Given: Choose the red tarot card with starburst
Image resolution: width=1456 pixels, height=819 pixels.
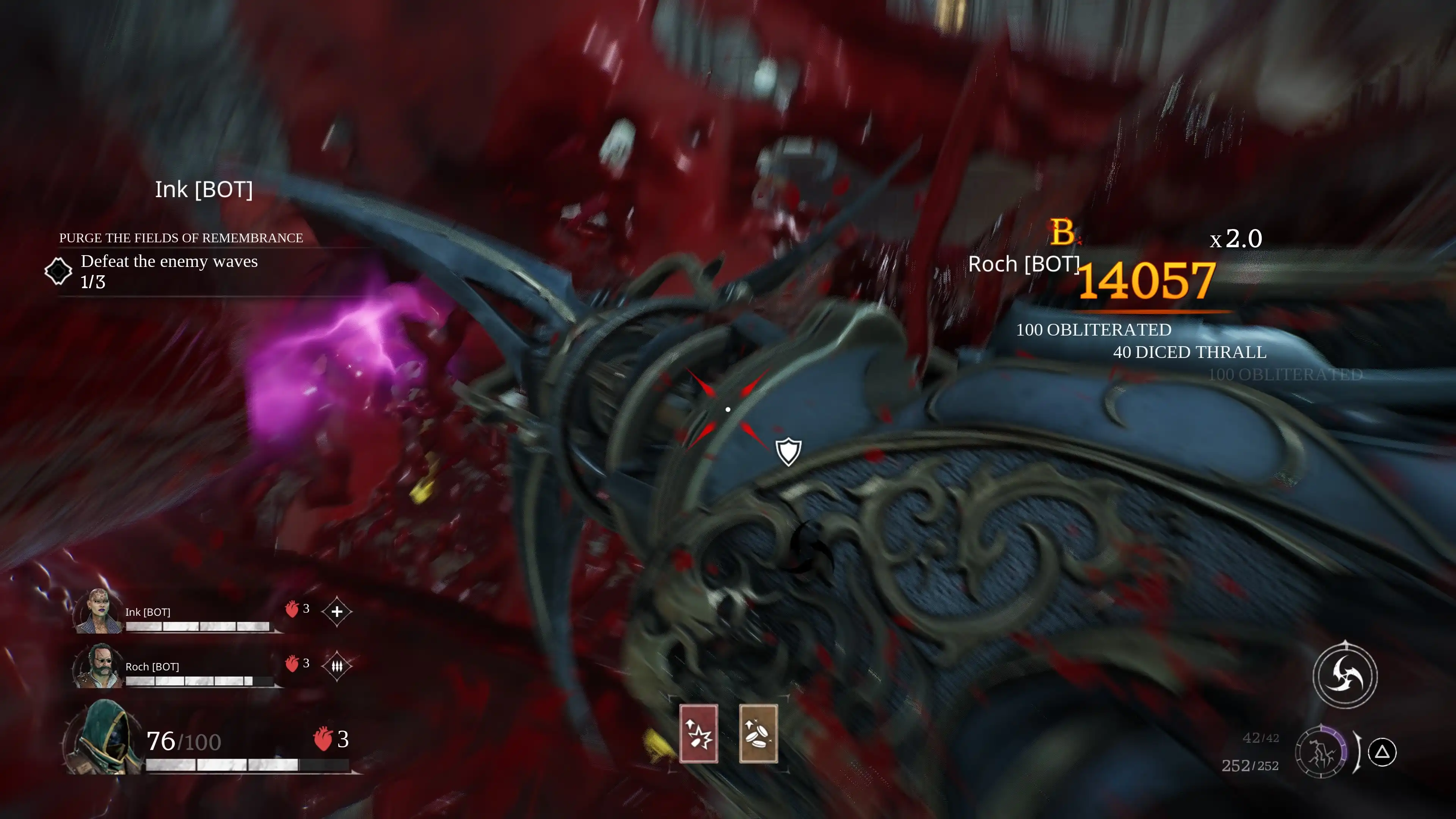Looking at the screenshot, I should coord(698,734).
